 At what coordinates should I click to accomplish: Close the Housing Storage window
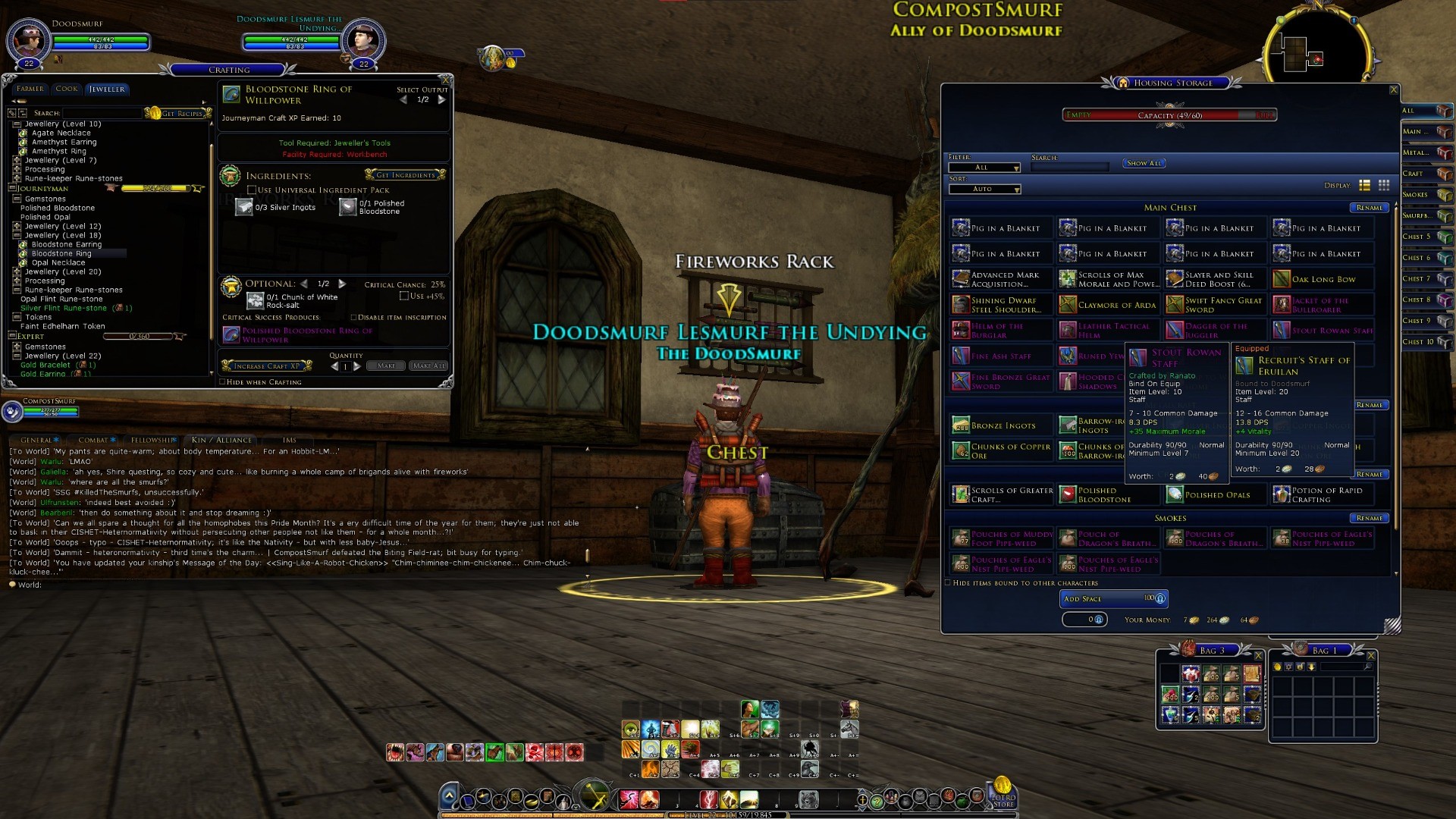[1393, 89]
